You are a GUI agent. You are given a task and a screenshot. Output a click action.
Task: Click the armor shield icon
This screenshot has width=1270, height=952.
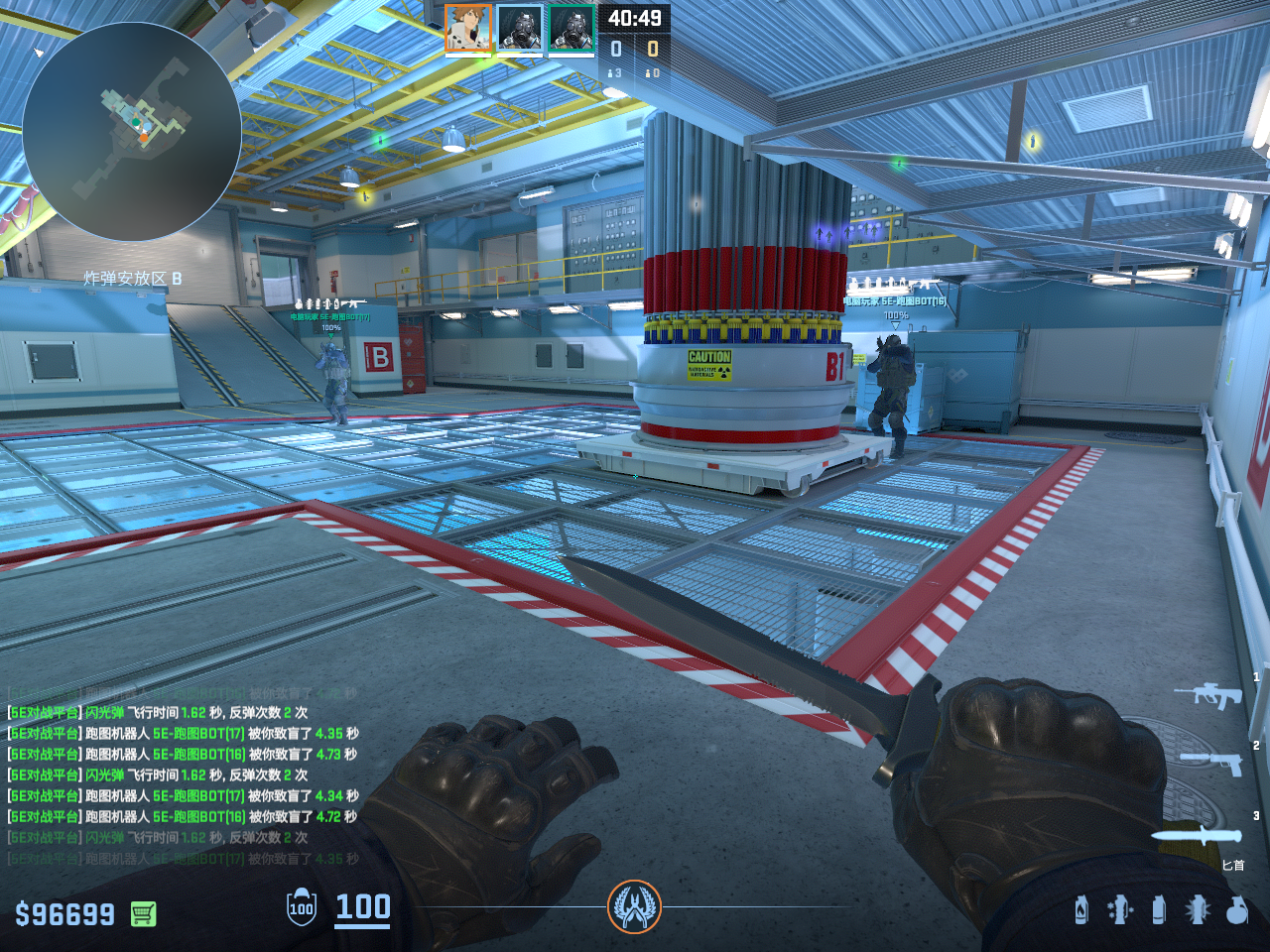pyautogui.click(x=302, y=907)
